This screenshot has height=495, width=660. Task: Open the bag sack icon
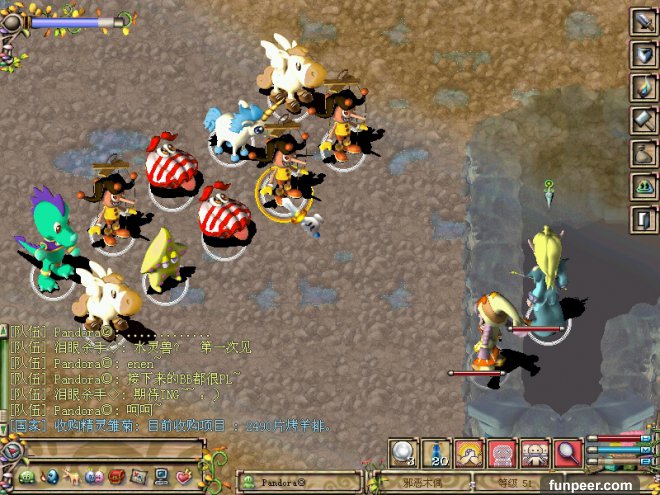pyautogui.click(x=643, y=153)
